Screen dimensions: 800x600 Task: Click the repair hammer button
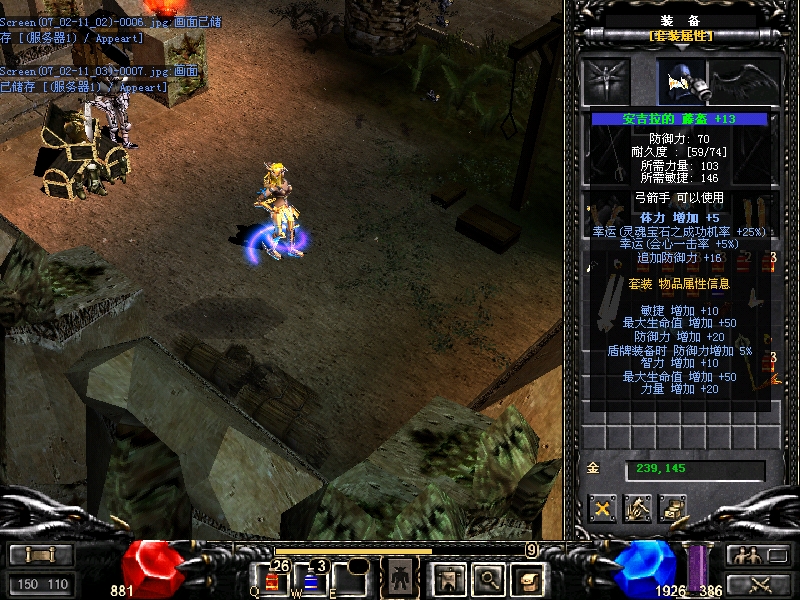[x=637, y=509]
